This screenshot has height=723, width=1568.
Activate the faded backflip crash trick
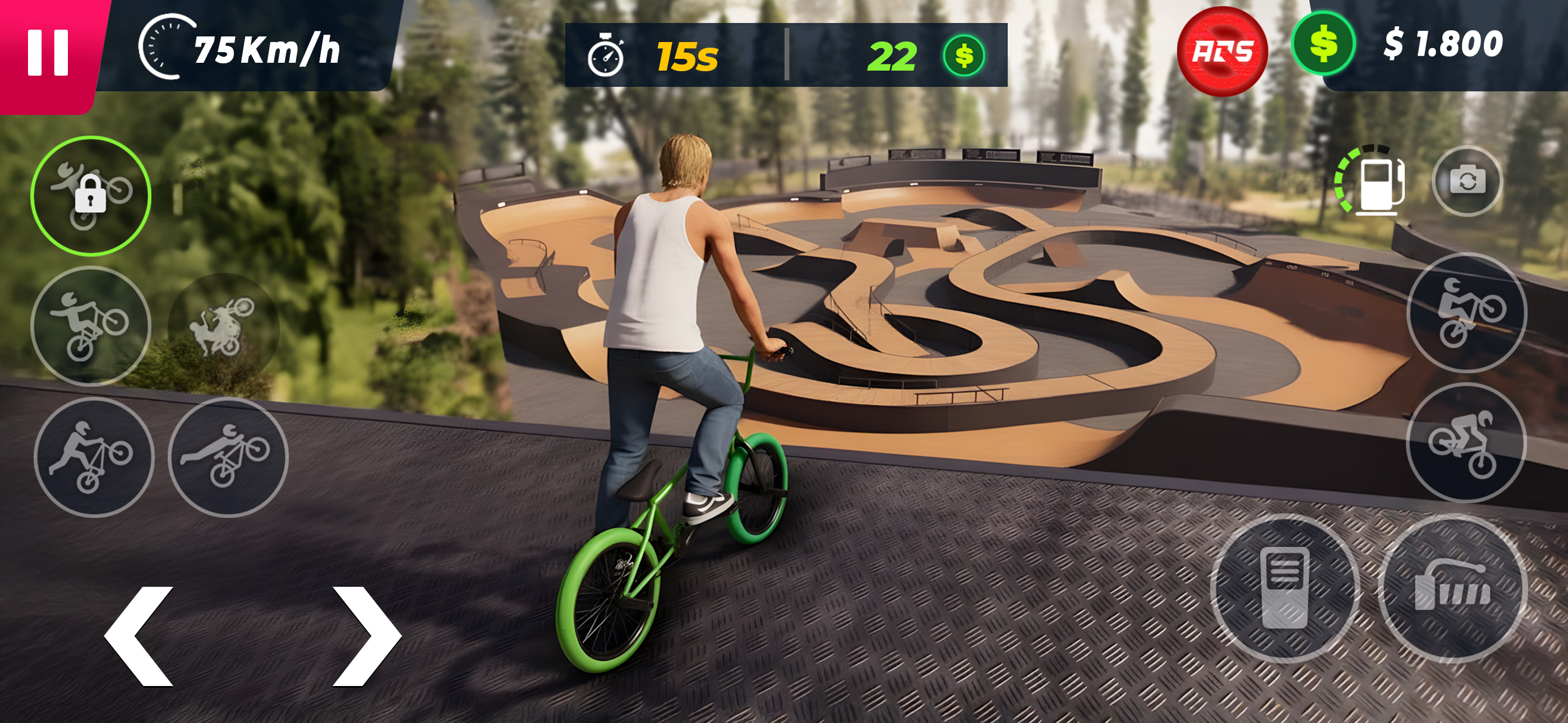pyautogui.click(x=223, y=326)
